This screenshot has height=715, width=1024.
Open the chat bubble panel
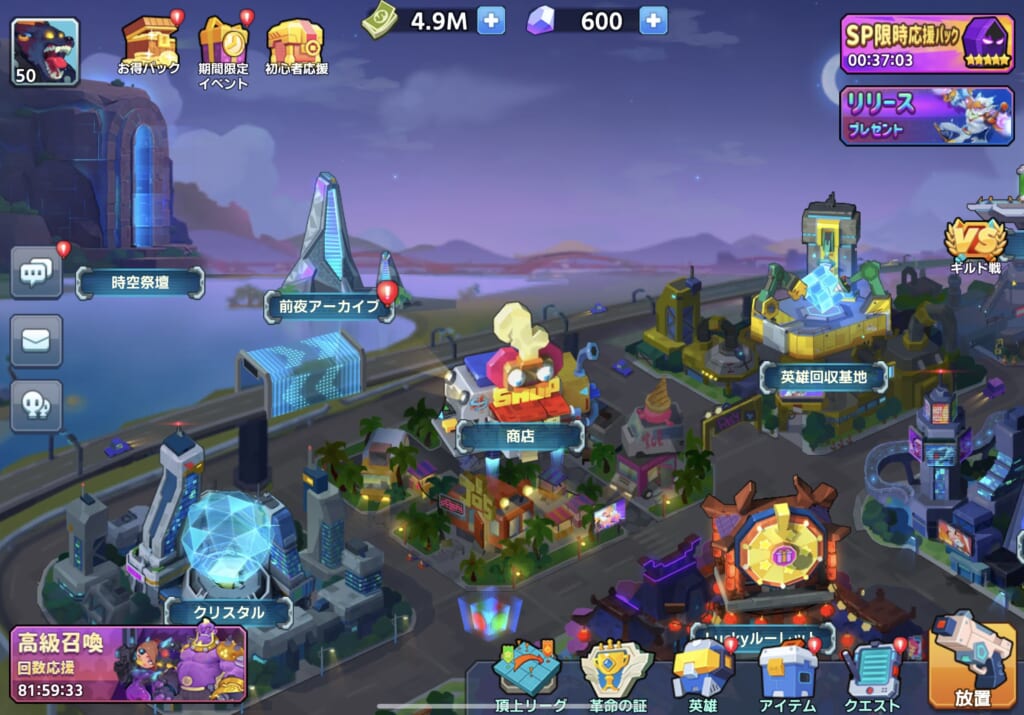click(36, 271)
